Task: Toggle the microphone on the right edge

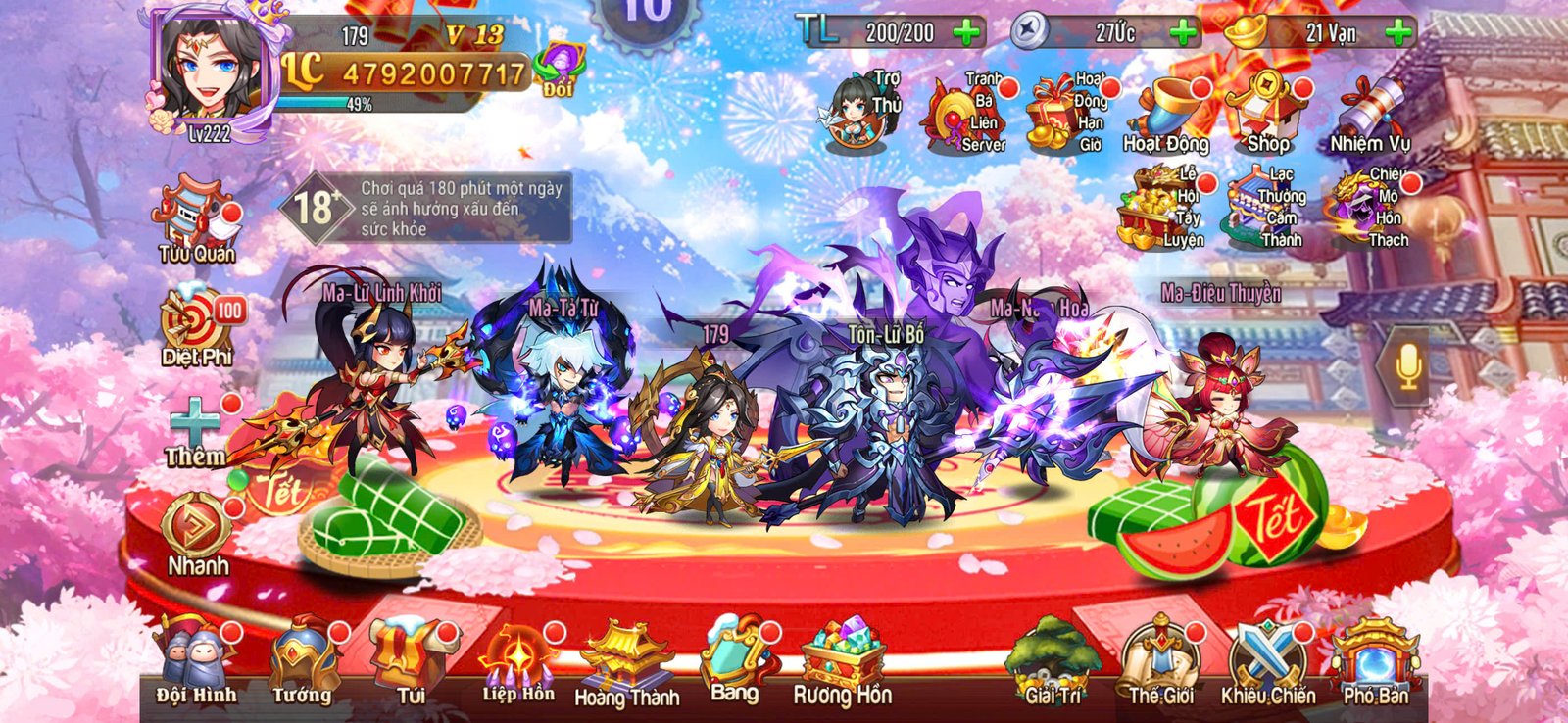Action: (x=1408, y=364)
